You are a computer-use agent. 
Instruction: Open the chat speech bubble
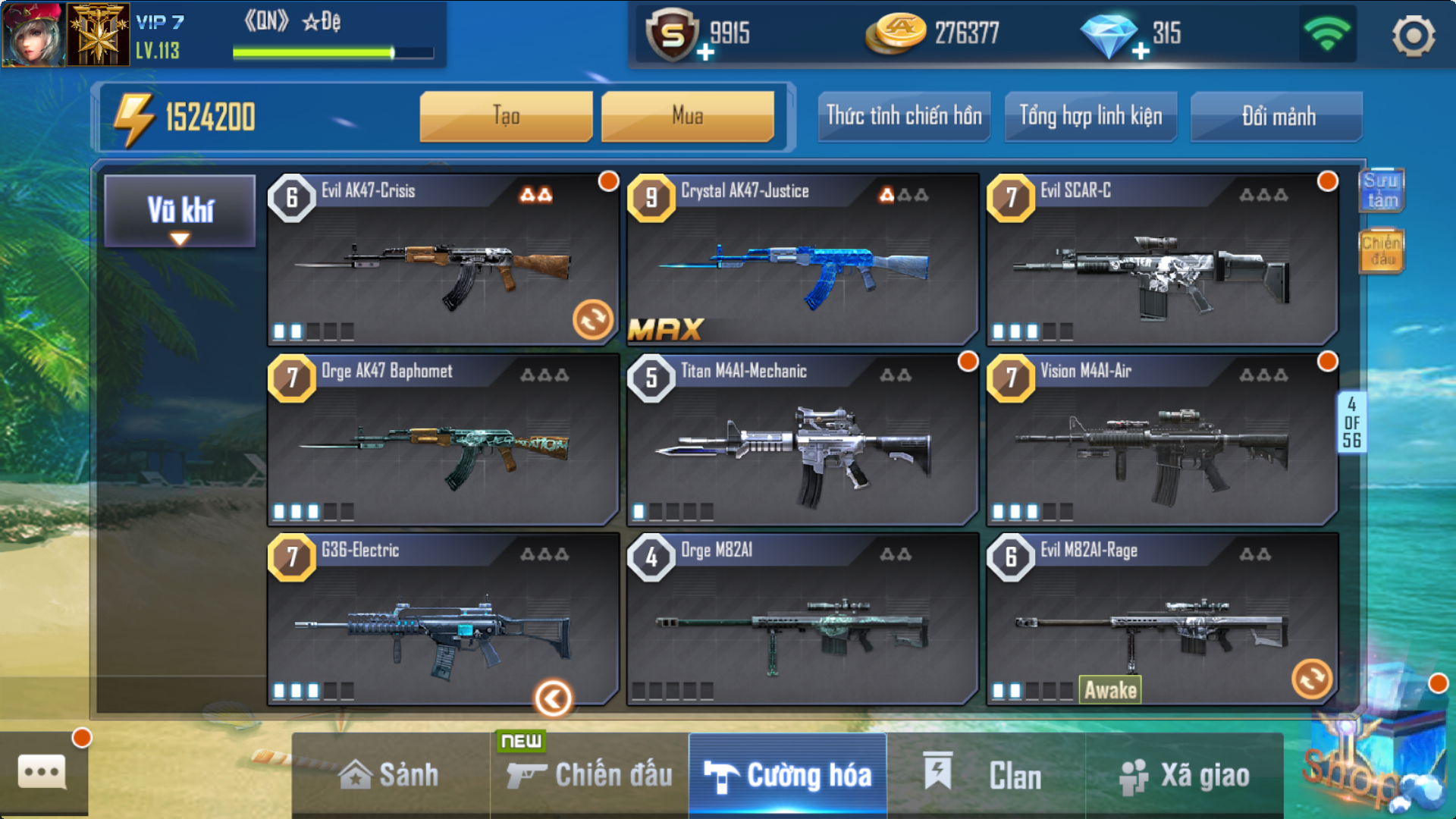42,772
